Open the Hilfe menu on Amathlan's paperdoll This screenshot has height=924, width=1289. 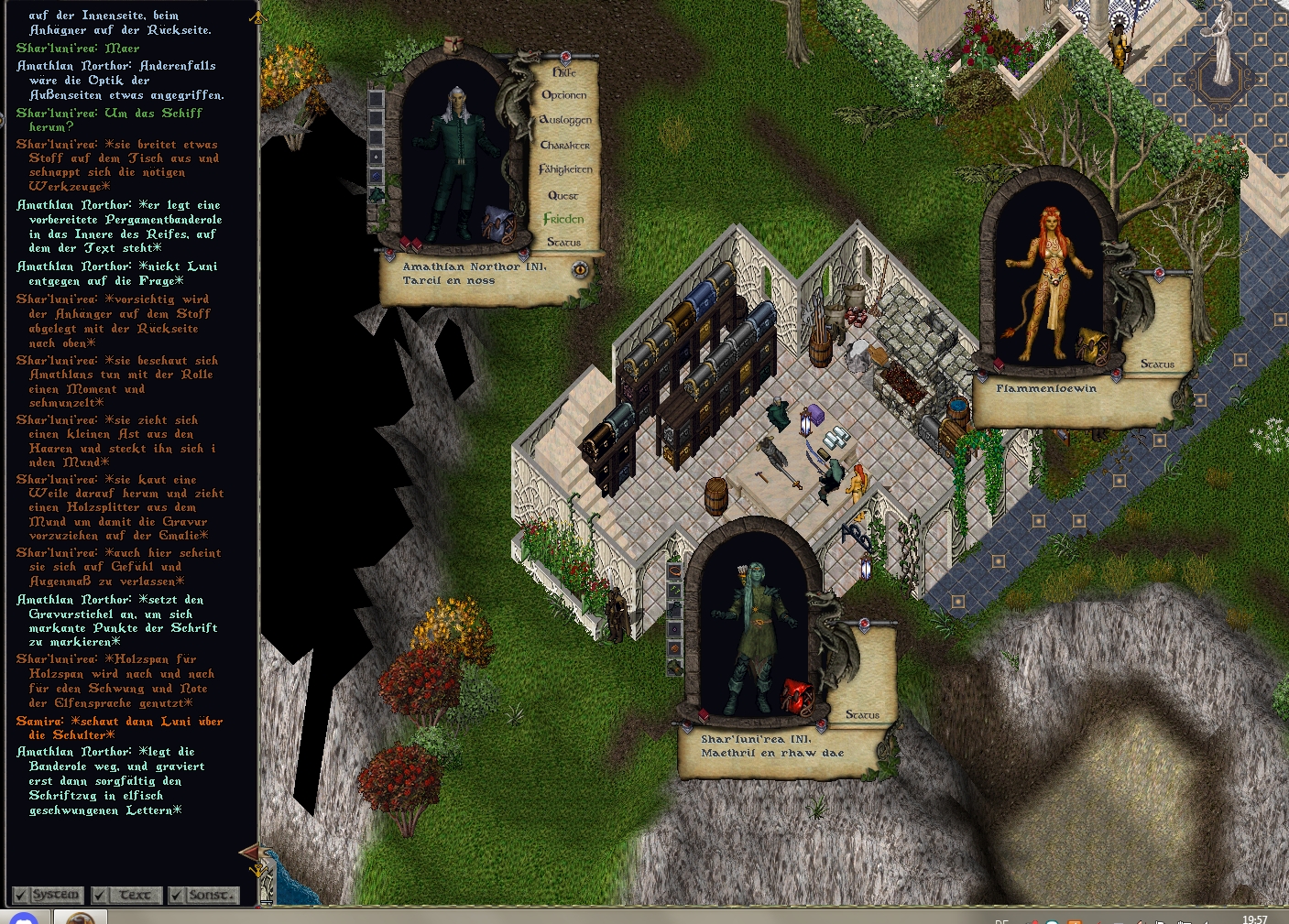[564, 71]
